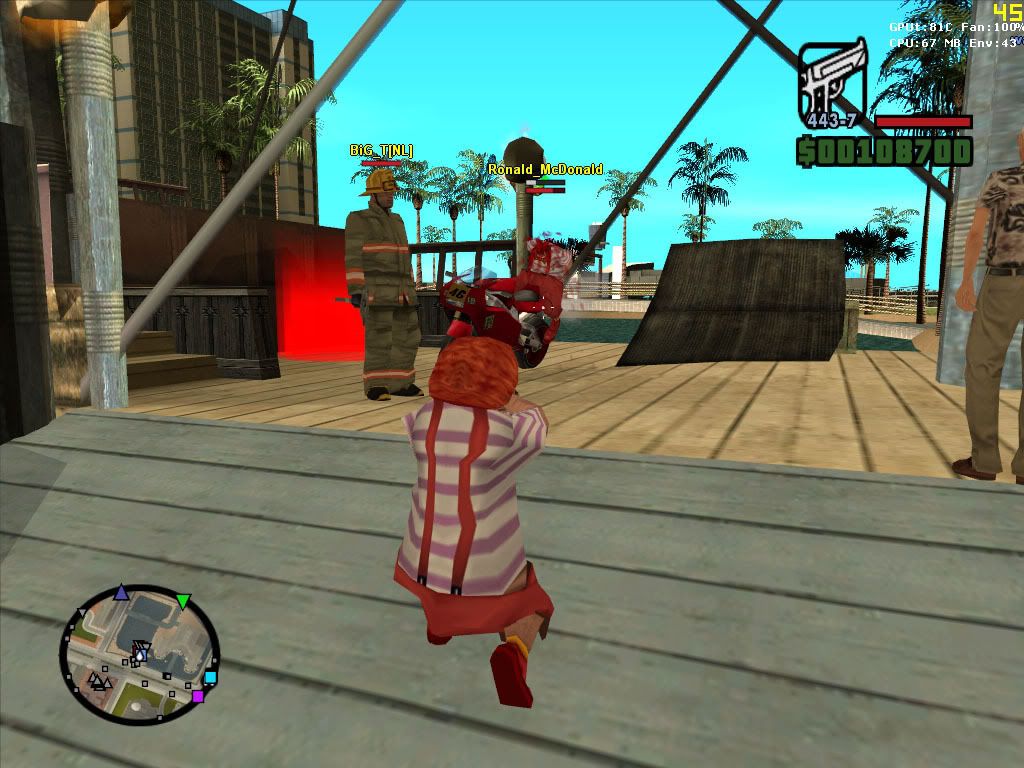This screenshot has width=1024, height=768.
Task: Select the blue triangle marker on the radar
Action: click(x=121, y=592)
